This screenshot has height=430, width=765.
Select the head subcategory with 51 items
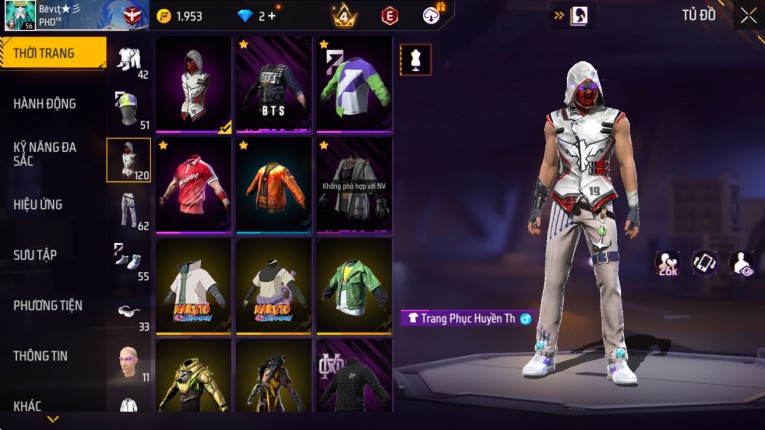pos(129,109)
